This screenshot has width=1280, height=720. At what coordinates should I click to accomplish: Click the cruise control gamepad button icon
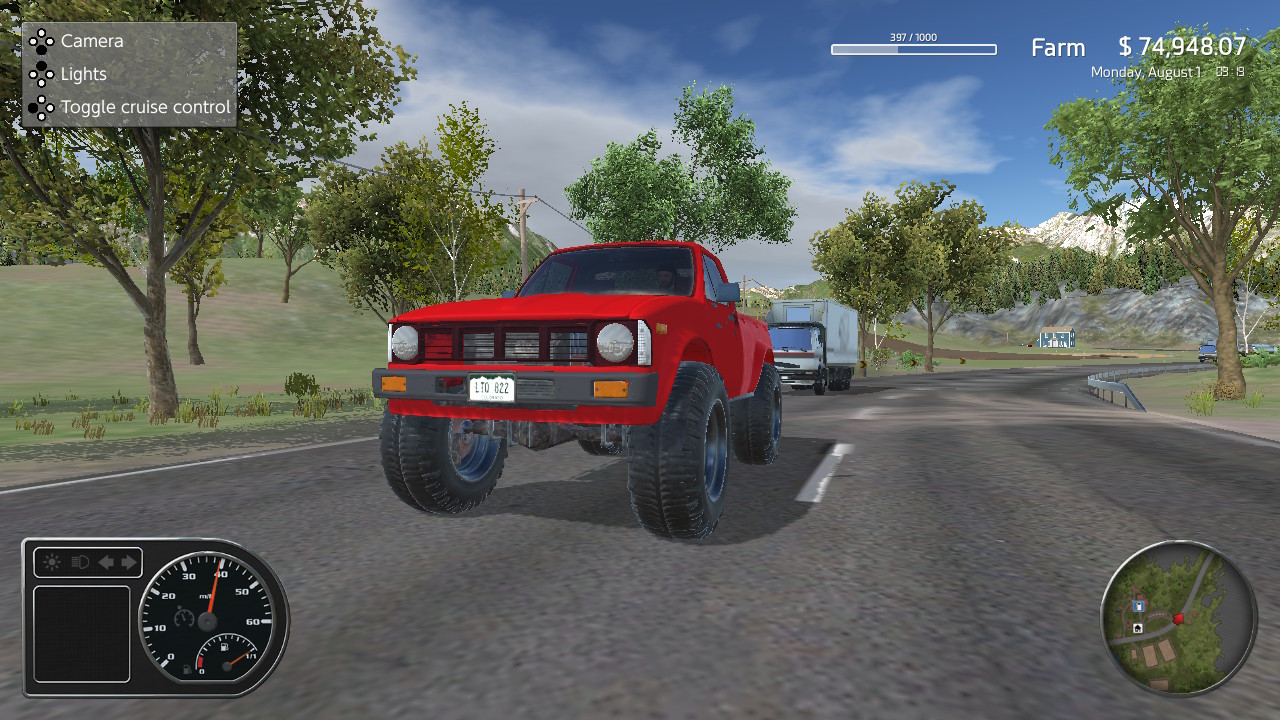pyautogui.click(x=42, y=107)
